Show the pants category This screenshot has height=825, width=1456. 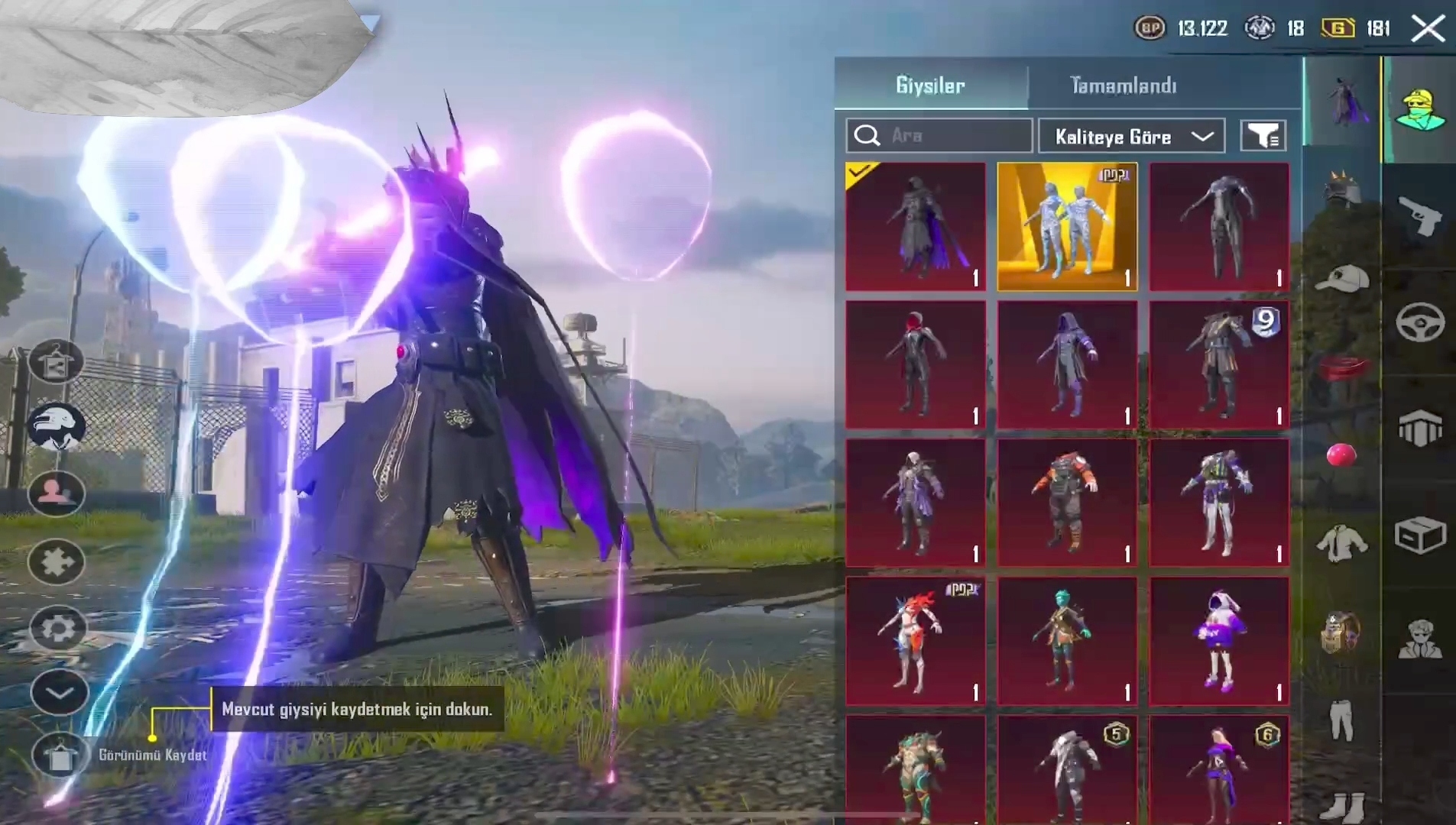[x=1341, y=719]
